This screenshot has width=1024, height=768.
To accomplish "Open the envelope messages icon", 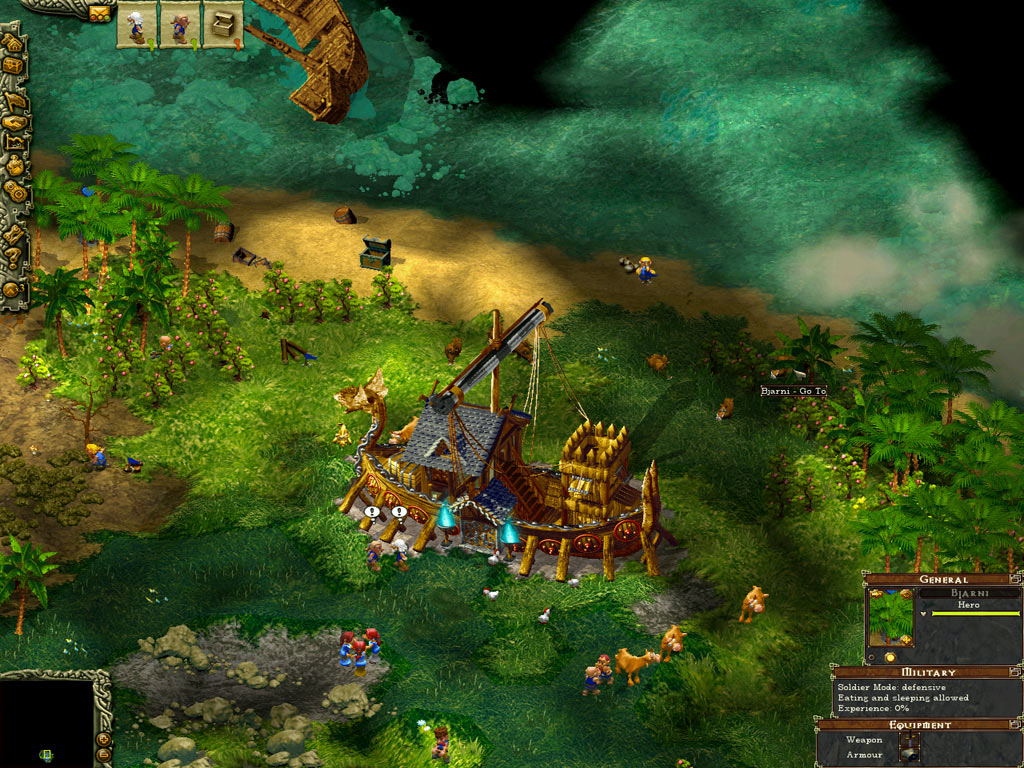I will pos(100,13).
